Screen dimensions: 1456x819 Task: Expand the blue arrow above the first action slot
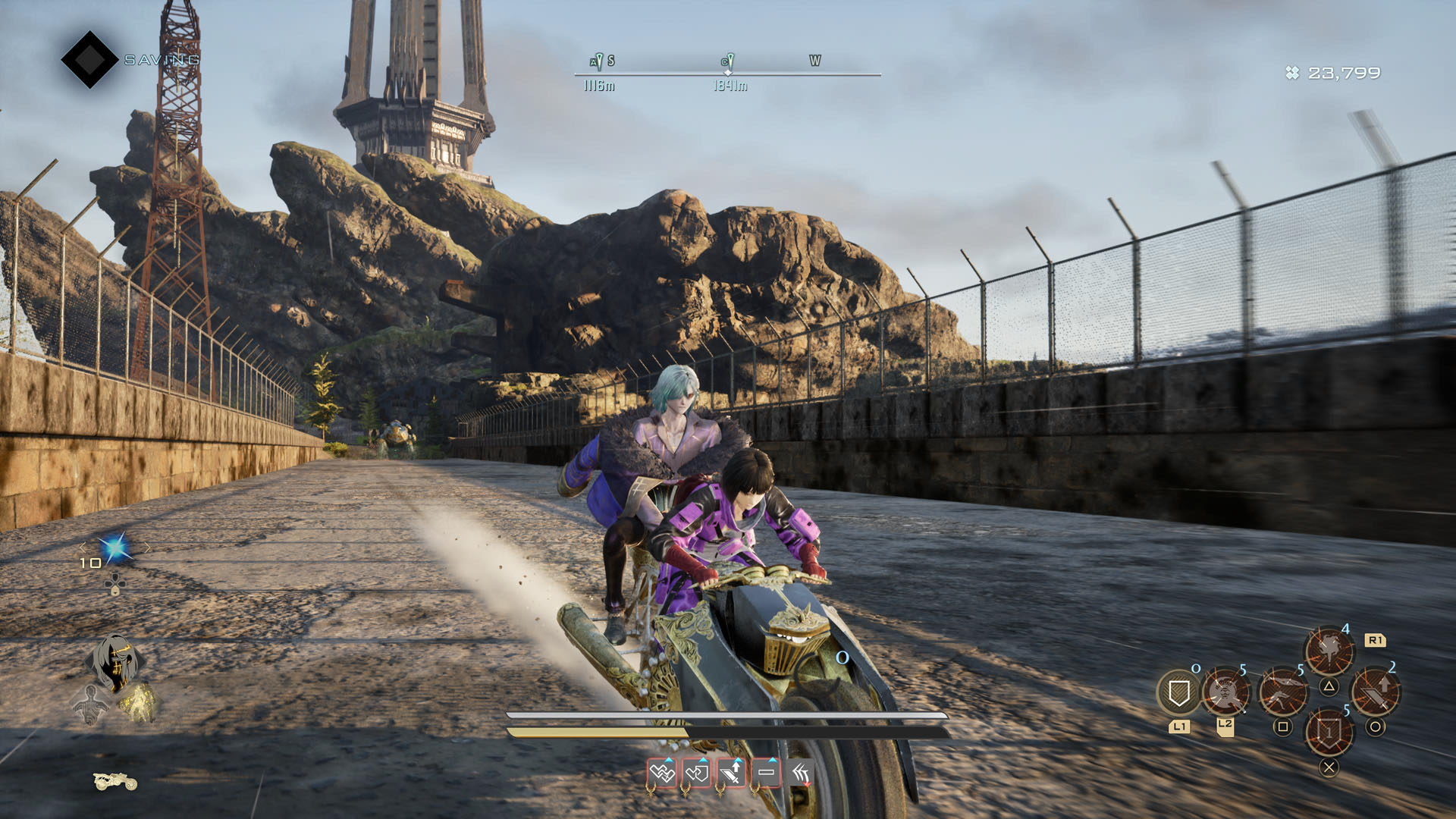[669, 761]
